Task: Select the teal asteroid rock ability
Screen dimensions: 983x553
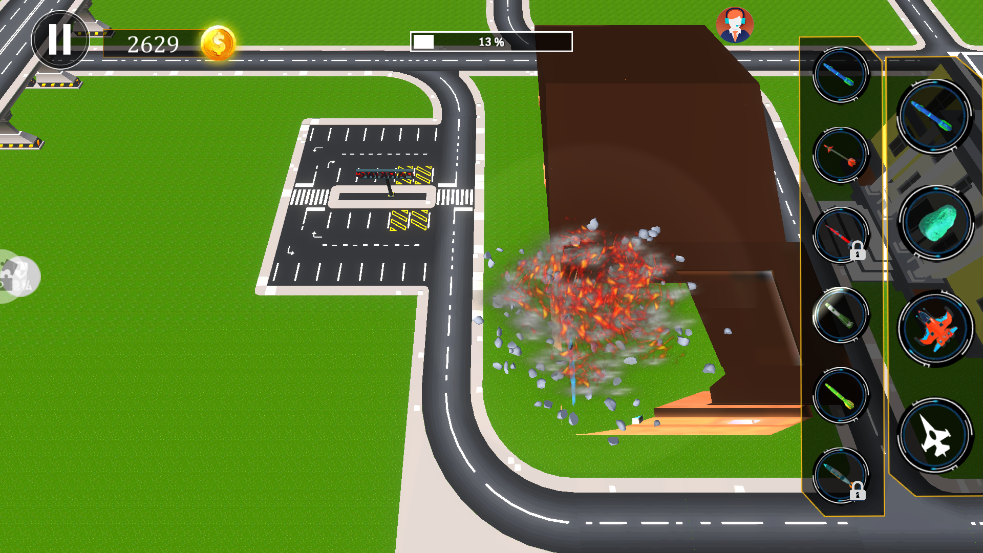Action: tap(935, 222)
